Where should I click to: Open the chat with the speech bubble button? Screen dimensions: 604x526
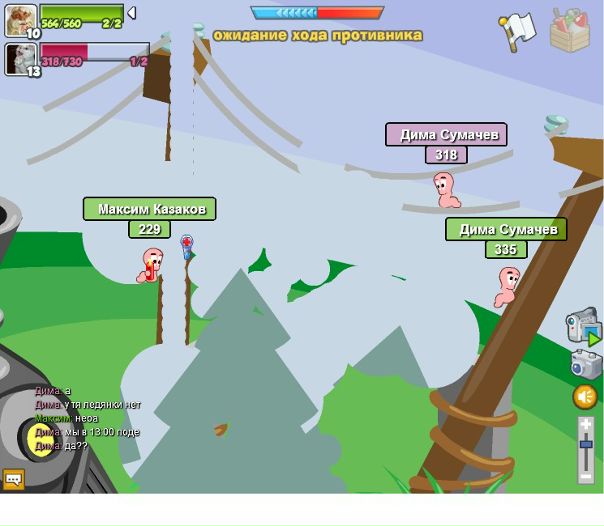(13, 479)
